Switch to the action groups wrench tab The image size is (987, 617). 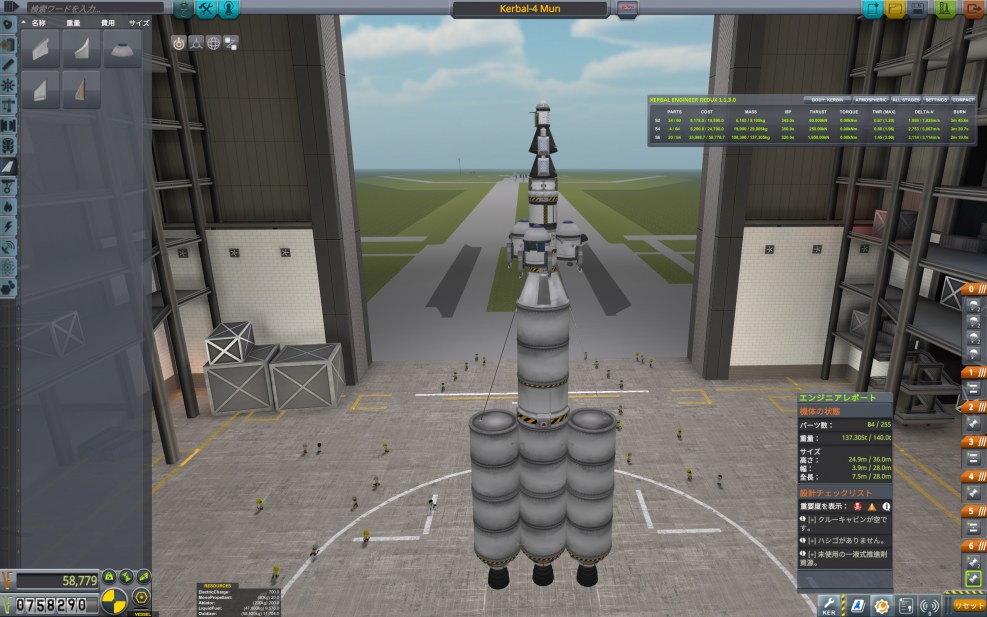pos(206,9)
